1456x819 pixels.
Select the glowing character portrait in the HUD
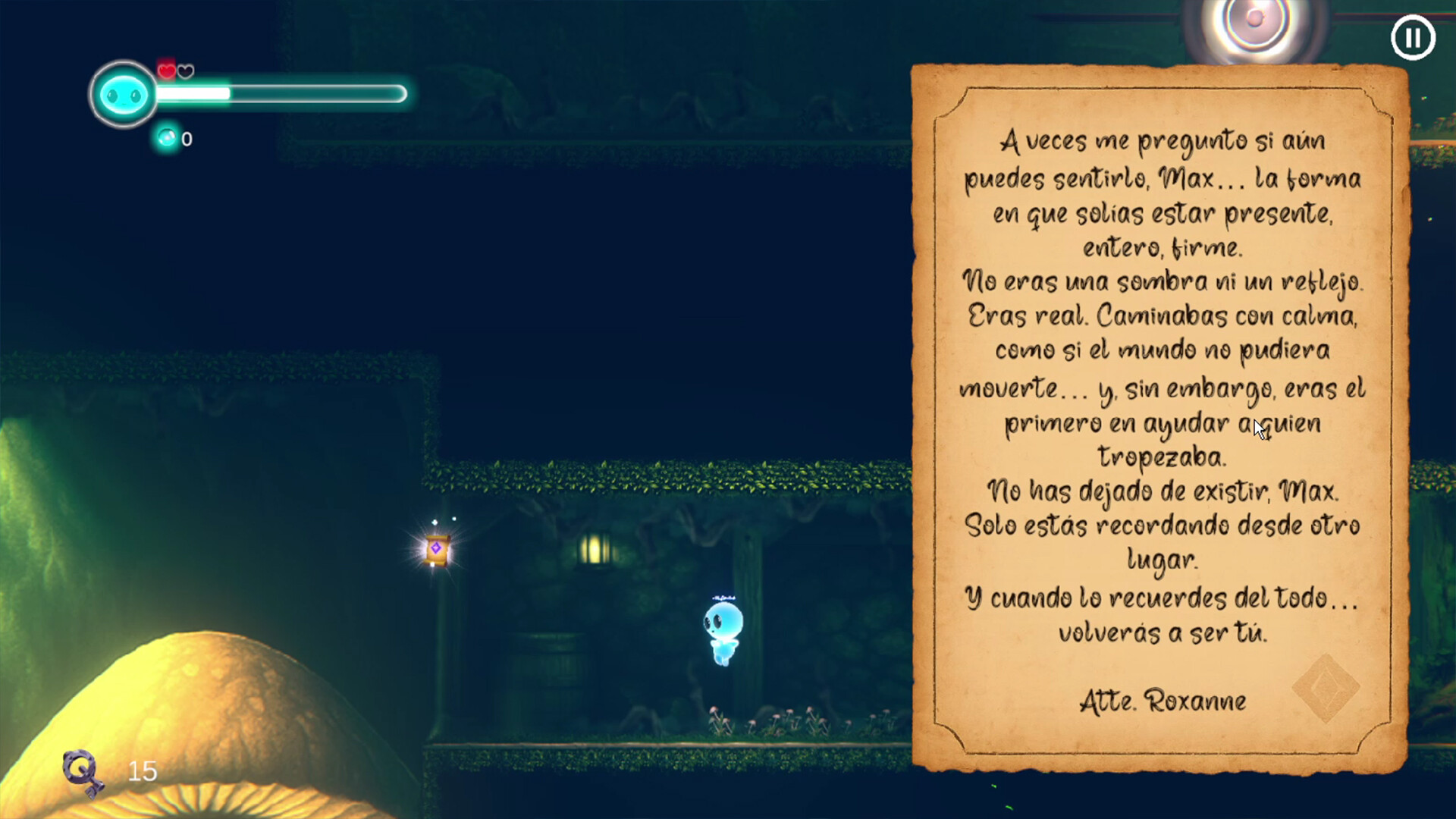coord(122,94)
